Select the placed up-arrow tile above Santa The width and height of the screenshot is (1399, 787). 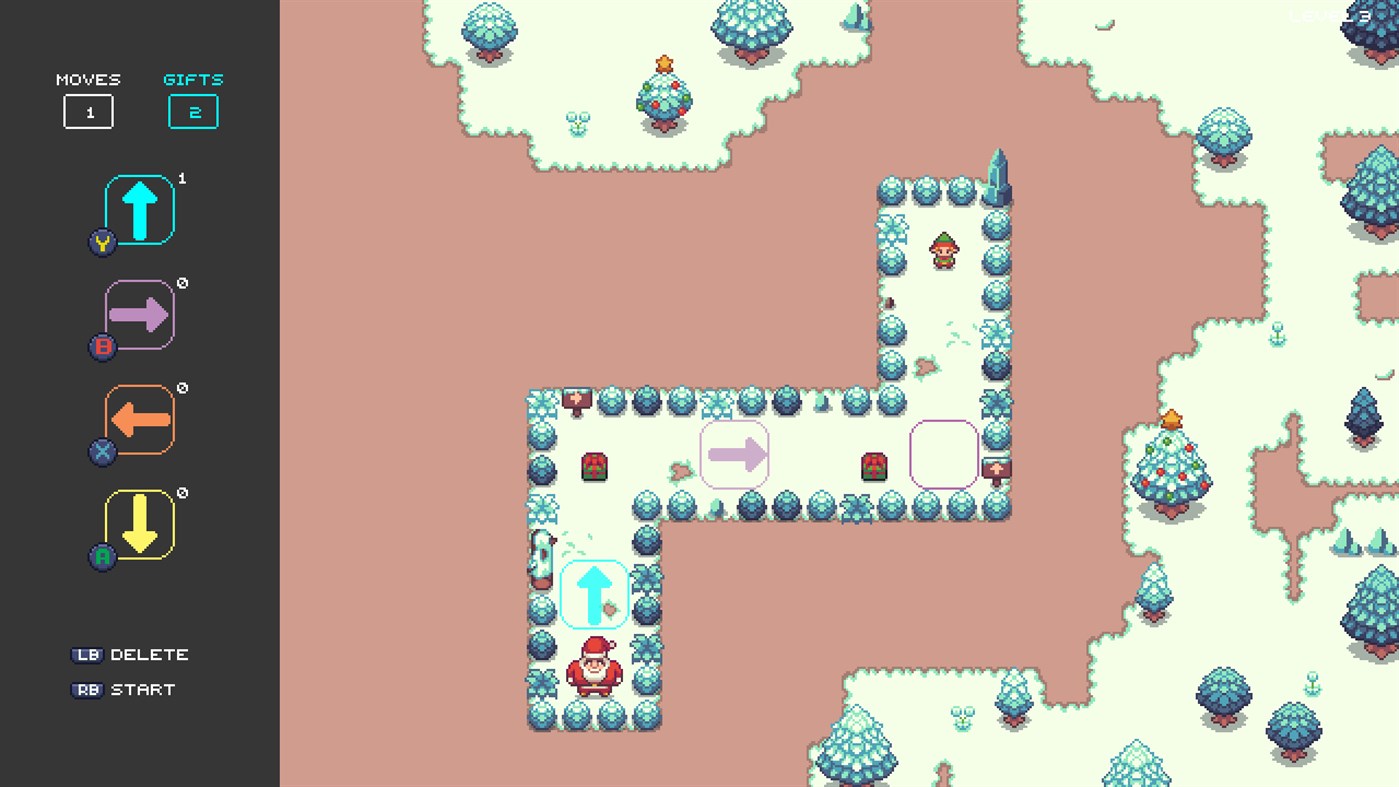[595, 593]
